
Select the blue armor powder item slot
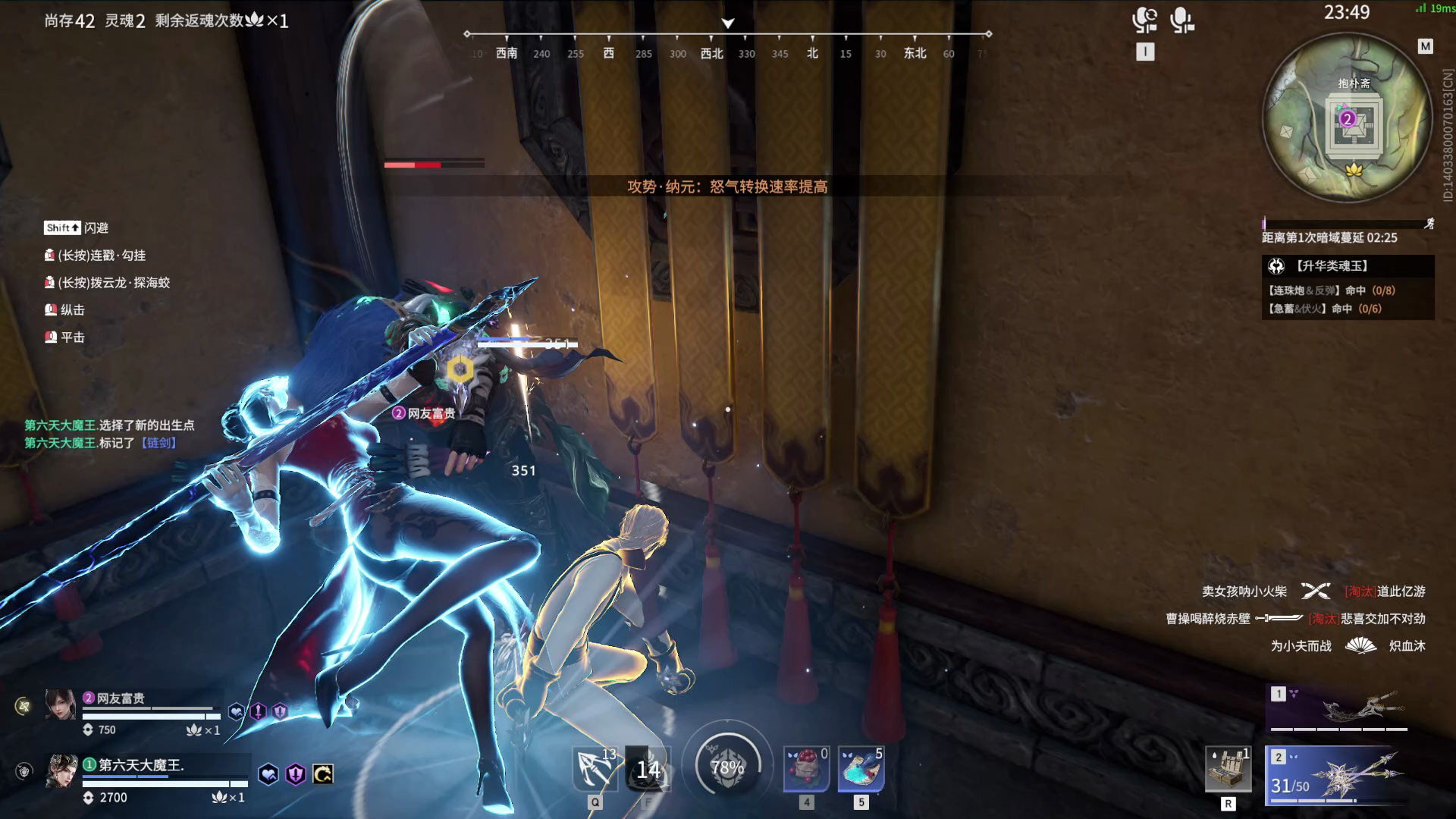(x=861, y=768)
